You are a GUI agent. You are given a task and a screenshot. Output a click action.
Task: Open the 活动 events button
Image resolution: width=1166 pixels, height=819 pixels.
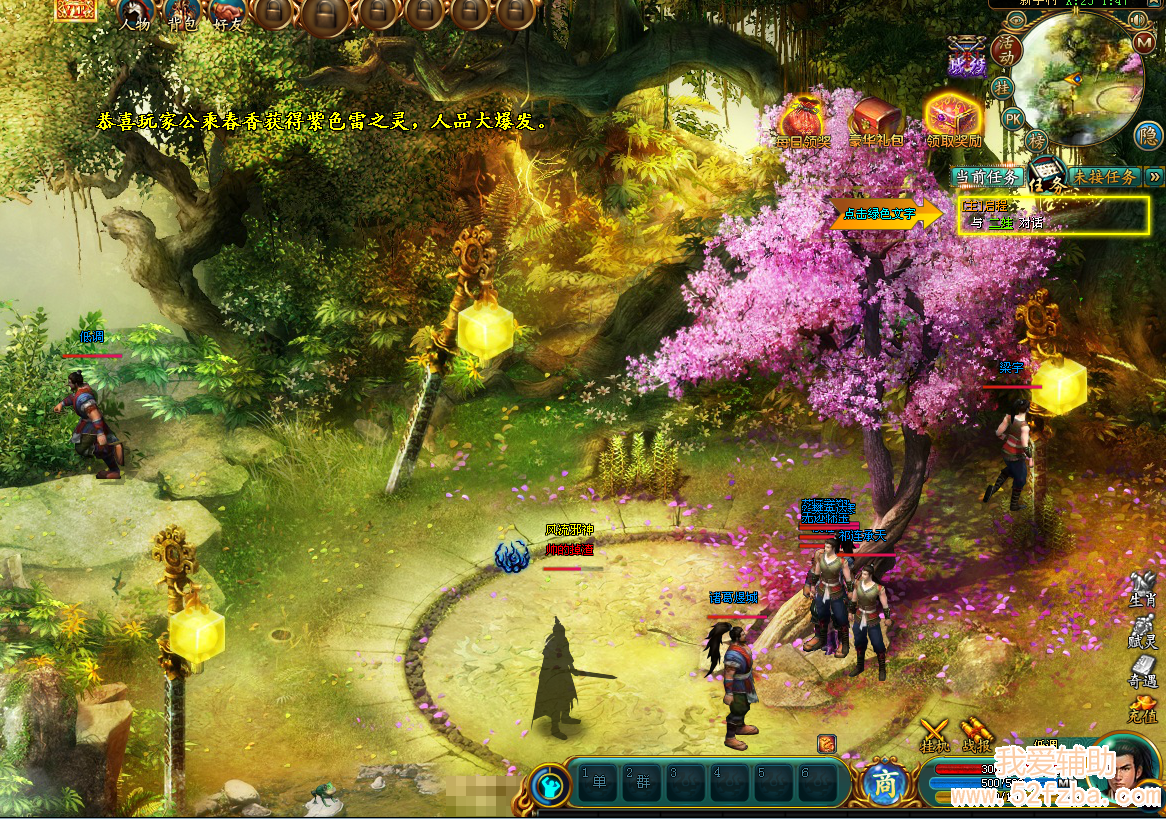(1004, 48)
